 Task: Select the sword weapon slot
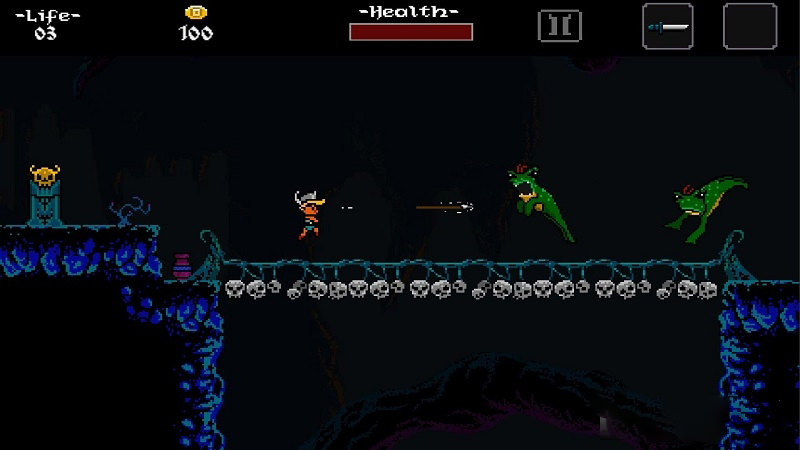coord(667,26)
